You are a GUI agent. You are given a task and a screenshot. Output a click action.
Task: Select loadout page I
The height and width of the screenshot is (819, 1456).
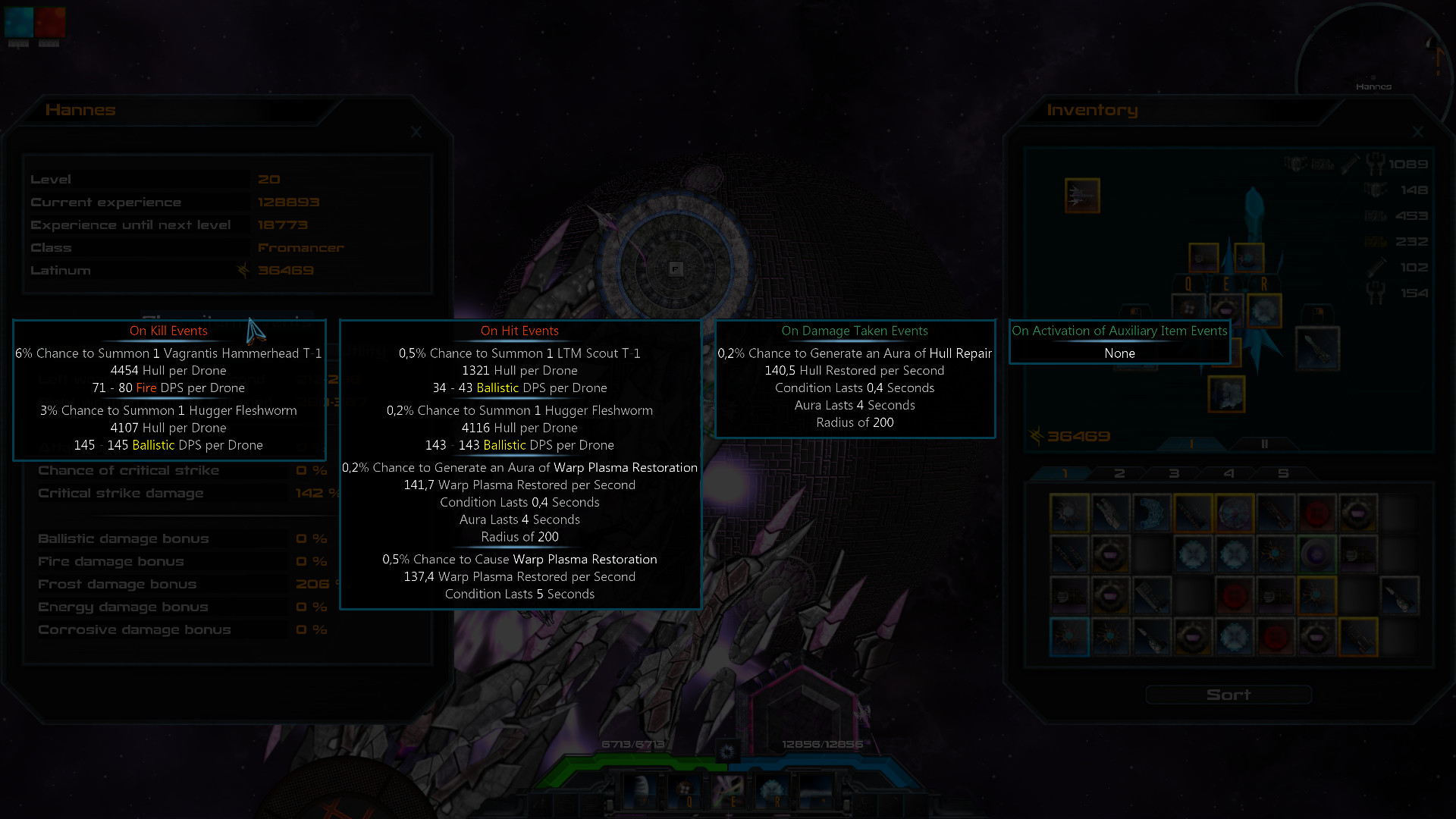[x=1191, y=444]
